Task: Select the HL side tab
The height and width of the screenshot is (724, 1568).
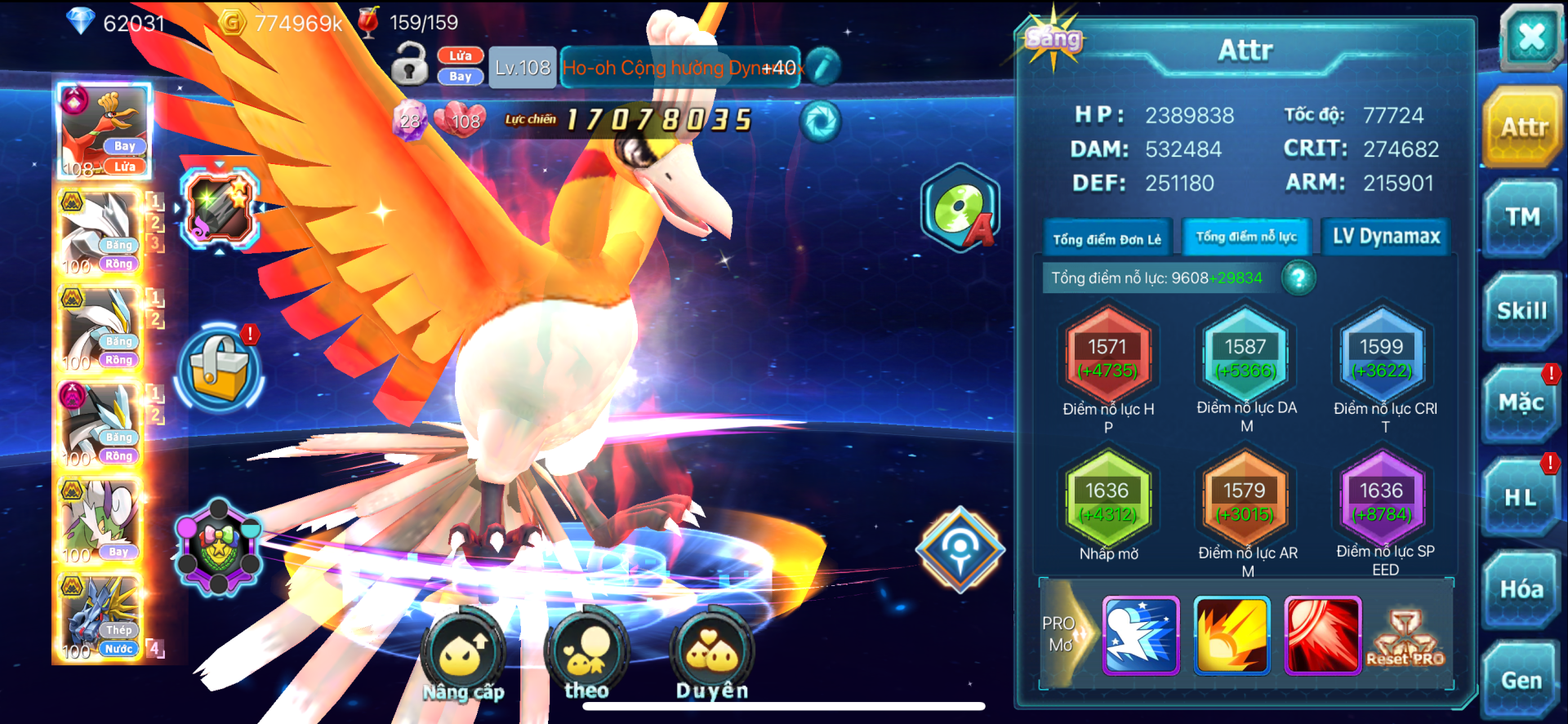Action: click(x=1521, y=497)
